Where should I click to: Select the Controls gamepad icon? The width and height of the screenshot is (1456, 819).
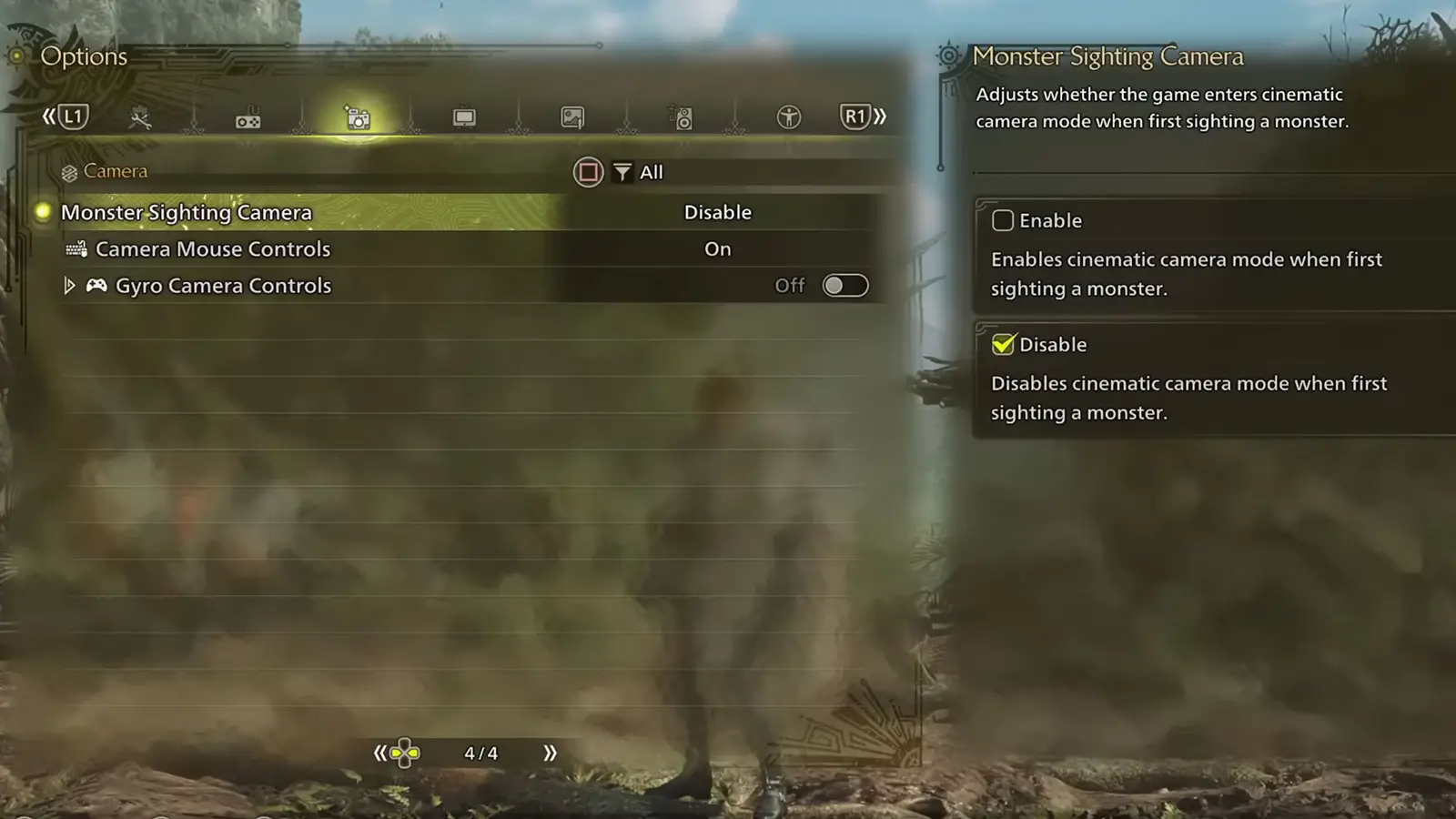click(x=247, y=116)
